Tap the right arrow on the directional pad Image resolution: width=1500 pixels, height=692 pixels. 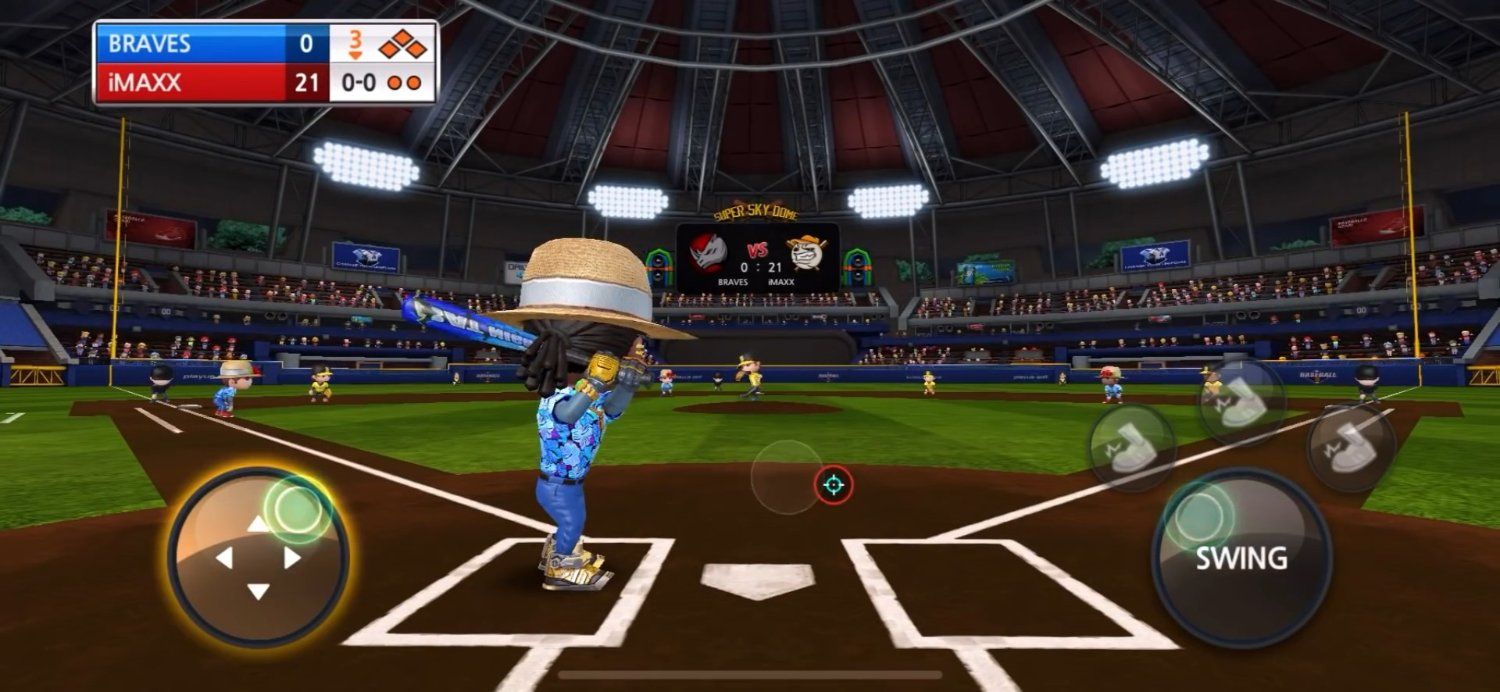tap(292, 558)
